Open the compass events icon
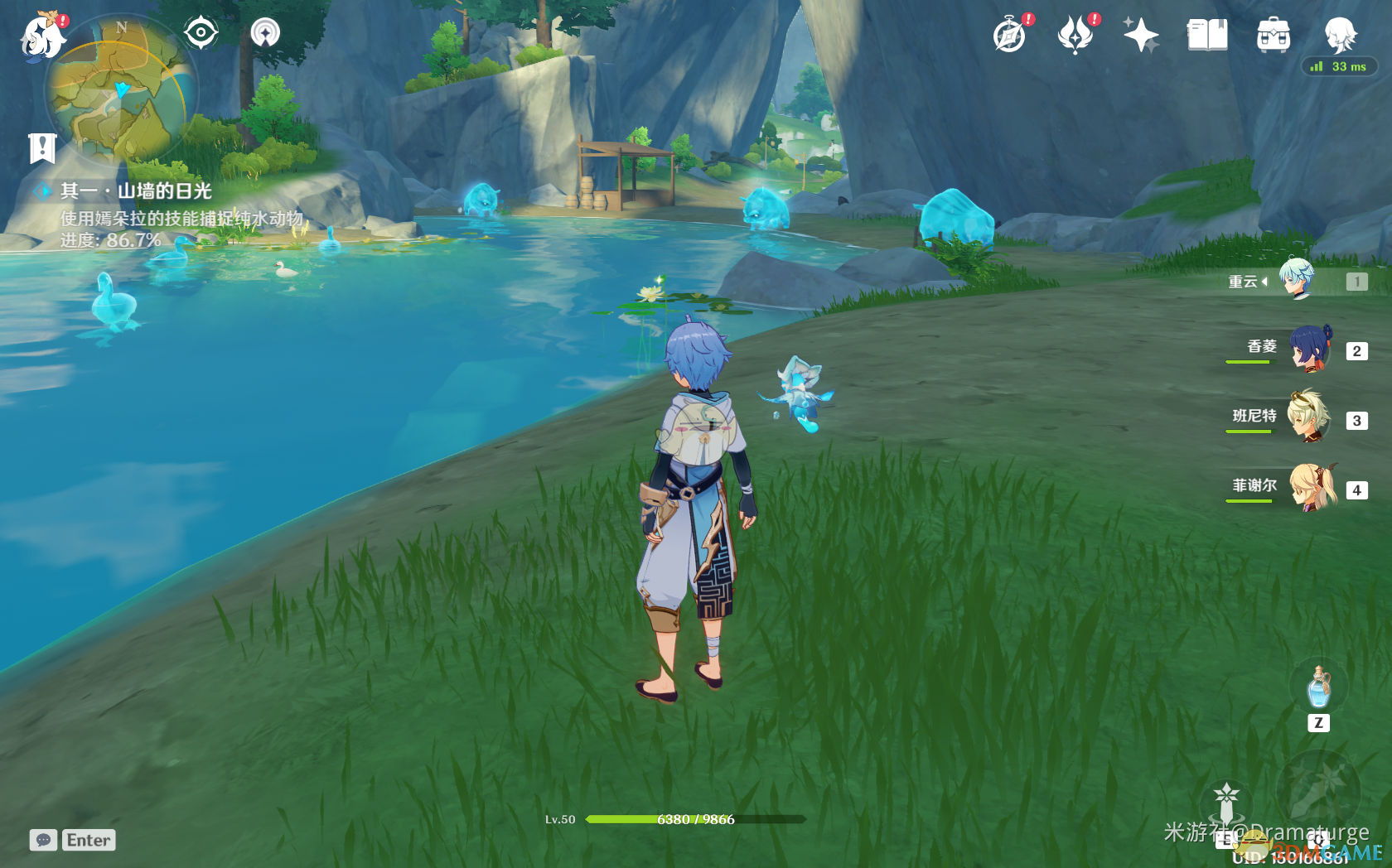Image resolution: width=1392 pixels, height=868 pixels. click(1010, 36)
